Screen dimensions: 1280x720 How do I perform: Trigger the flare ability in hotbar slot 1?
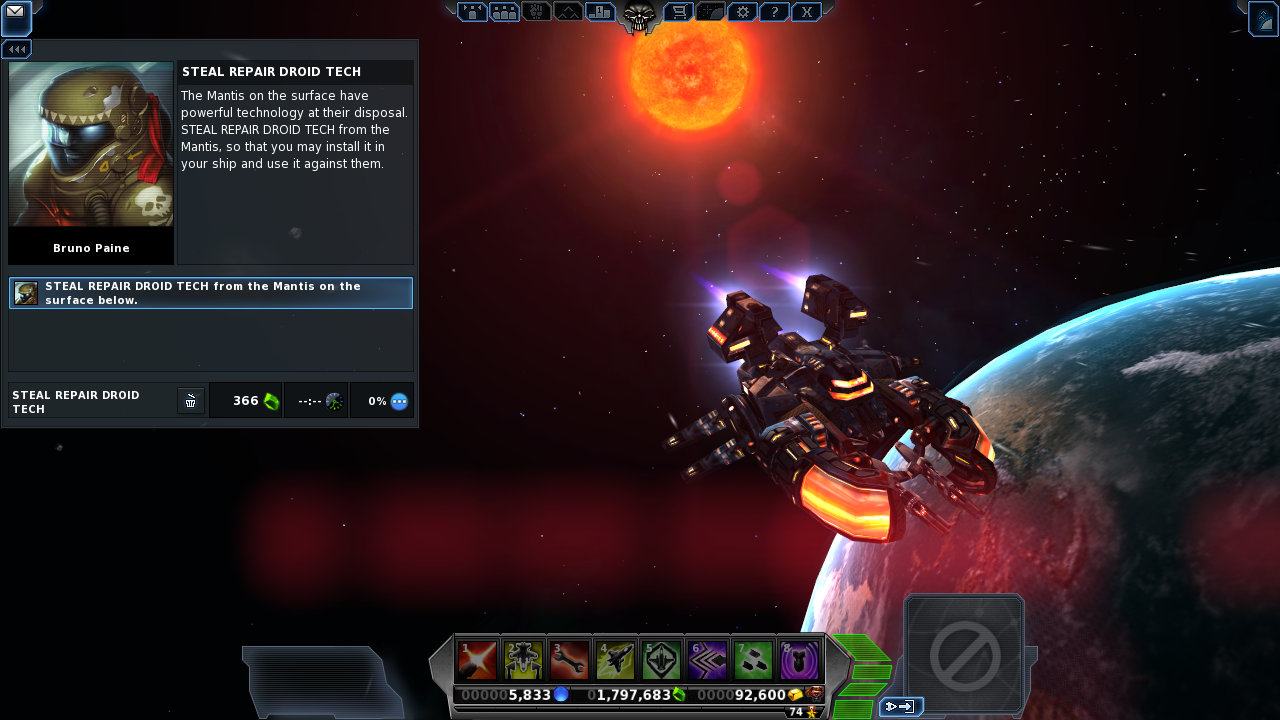(477, 660)
